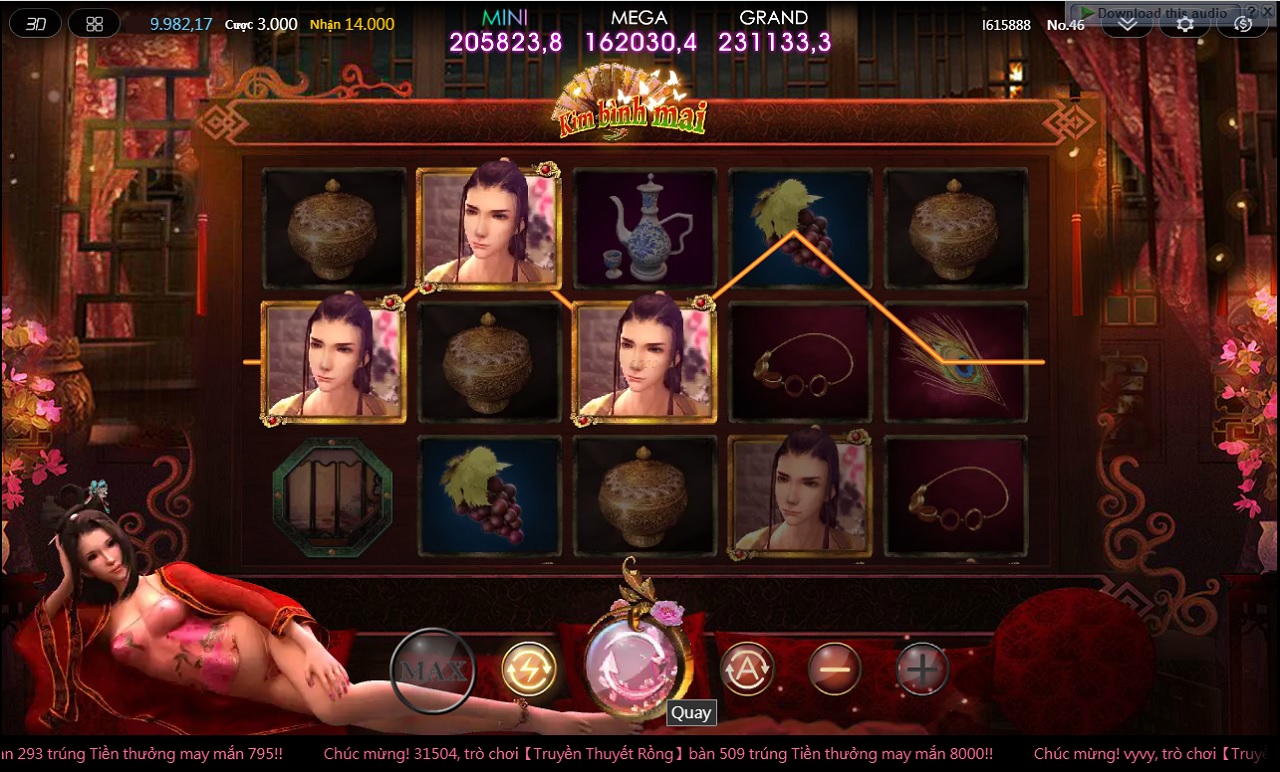This screenshot has height=772, width=1280.
Task: Open the settings gear icon
Action: coord(1185,24)
